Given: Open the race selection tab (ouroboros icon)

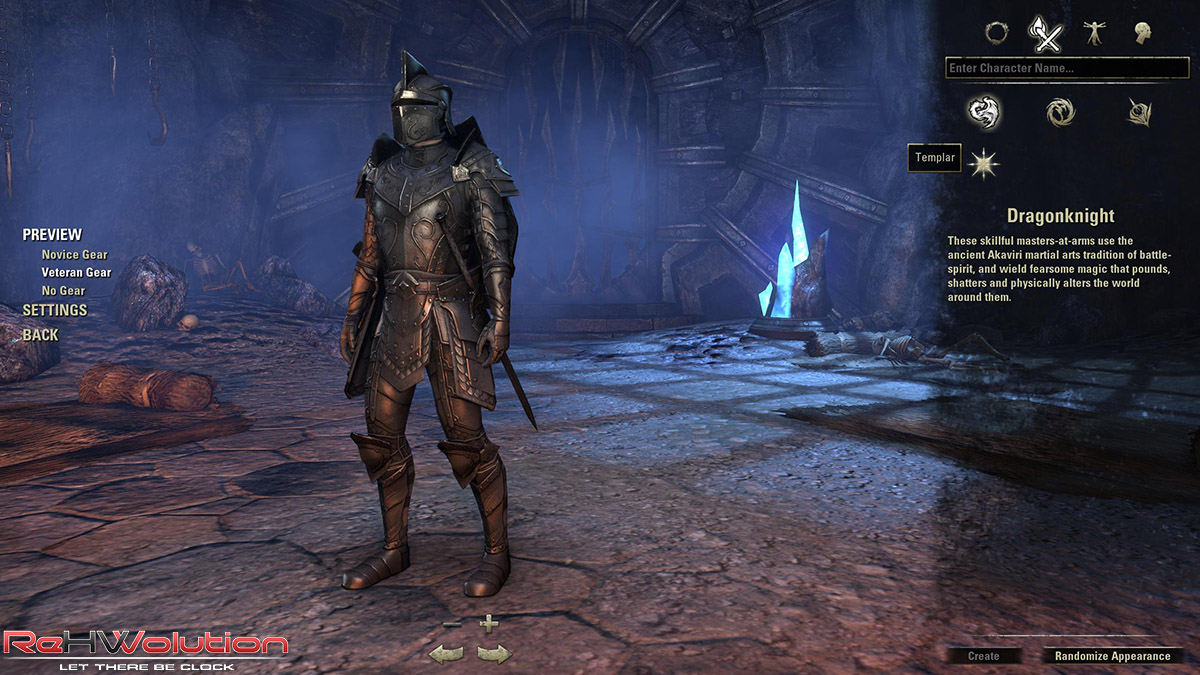Looking at the screenshot, I should tap(996, 33).
